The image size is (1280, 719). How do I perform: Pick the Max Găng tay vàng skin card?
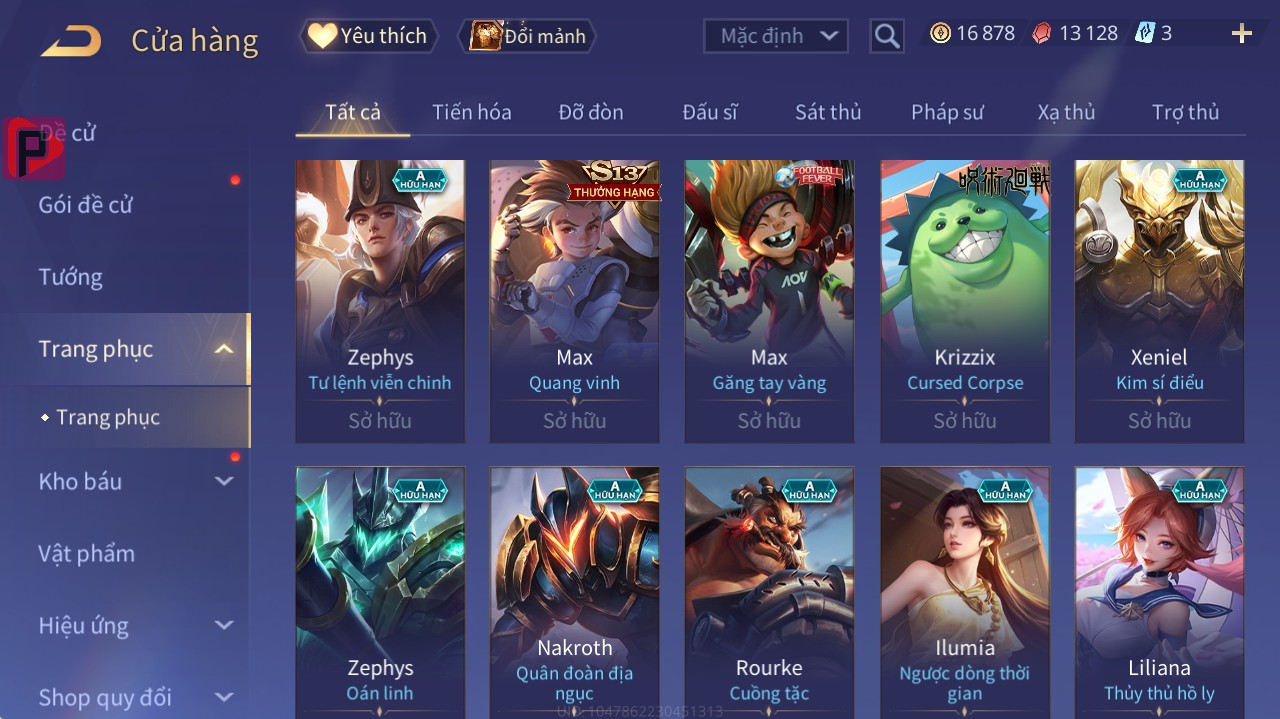click(769, 300)
